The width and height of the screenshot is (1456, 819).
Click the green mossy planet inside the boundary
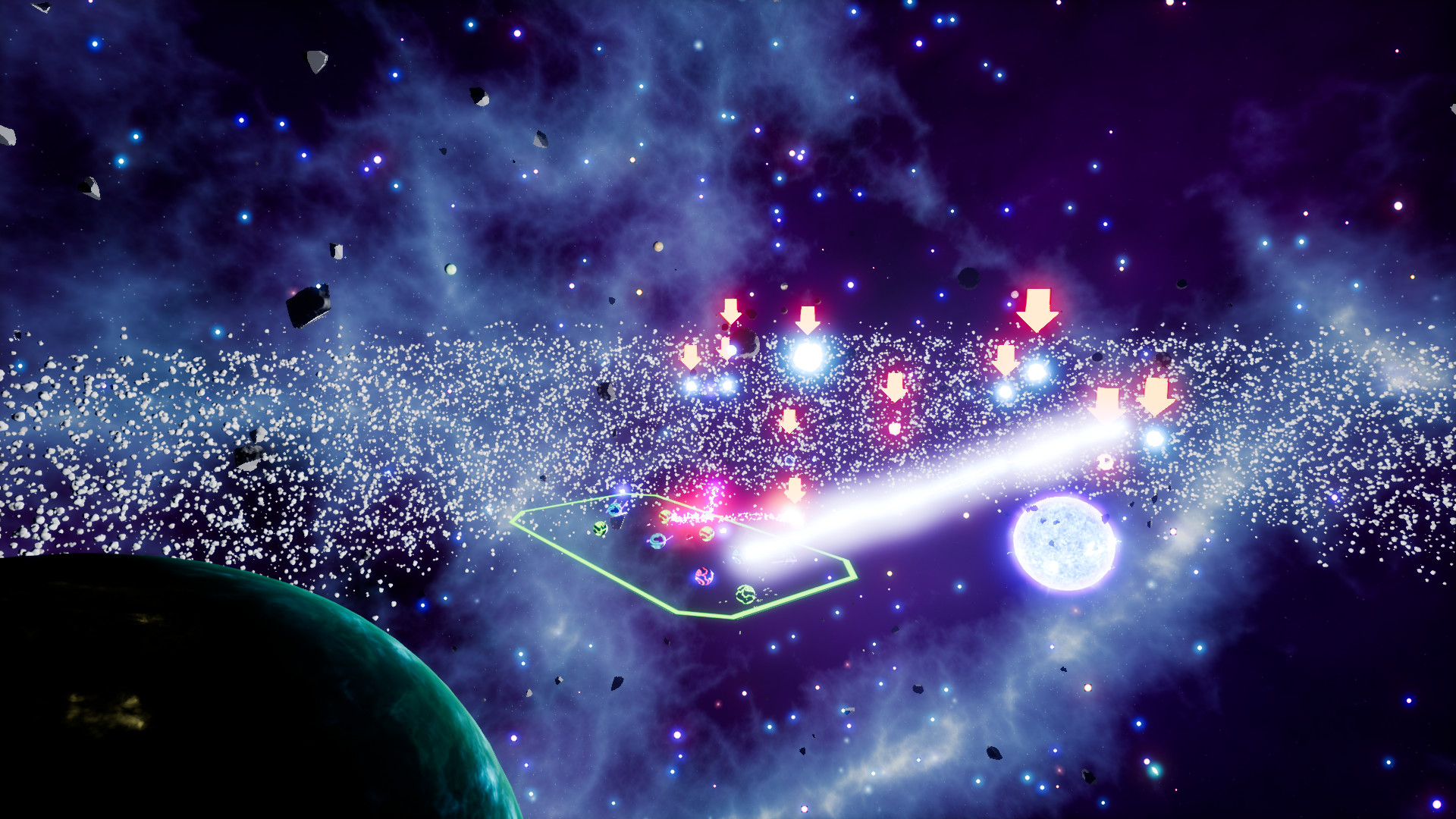tap(600, 529)
